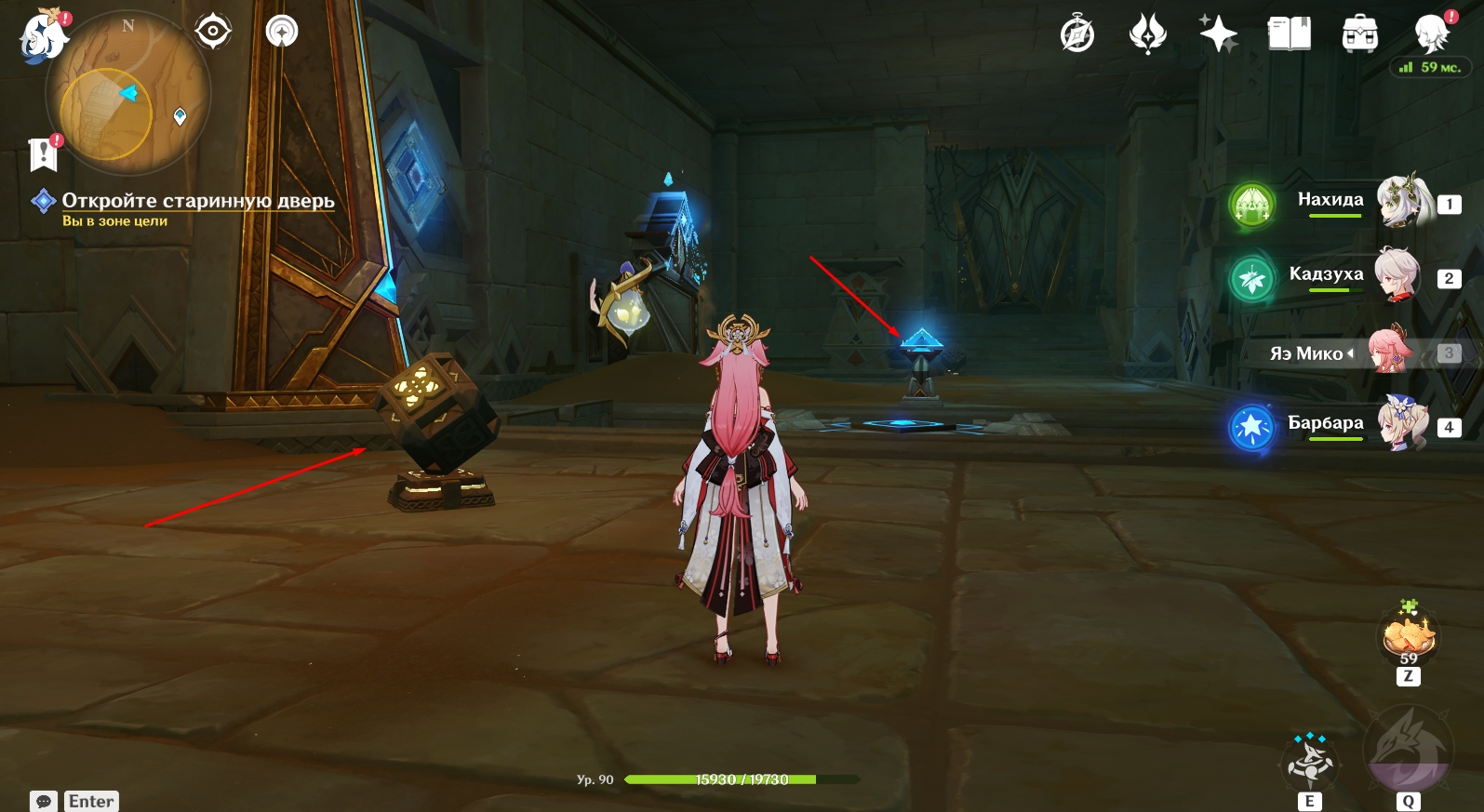The height and width of the screenshot is (812, 1484).
Task: Select the 'Откройте старинную дверь' quest tracker
Action: point(197,201)
